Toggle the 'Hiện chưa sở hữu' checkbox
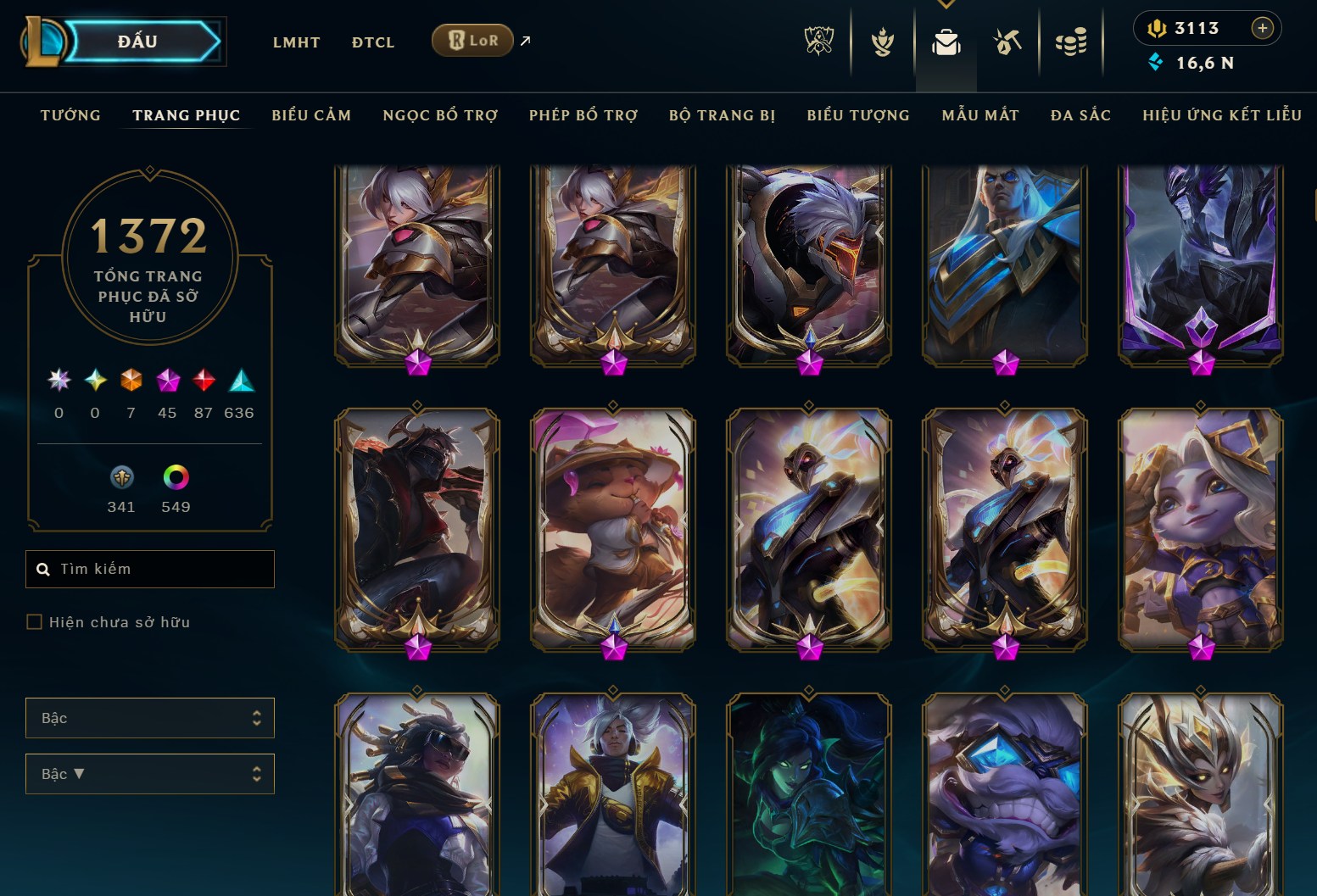This screenshot has width=1317, height=896. 35,621
